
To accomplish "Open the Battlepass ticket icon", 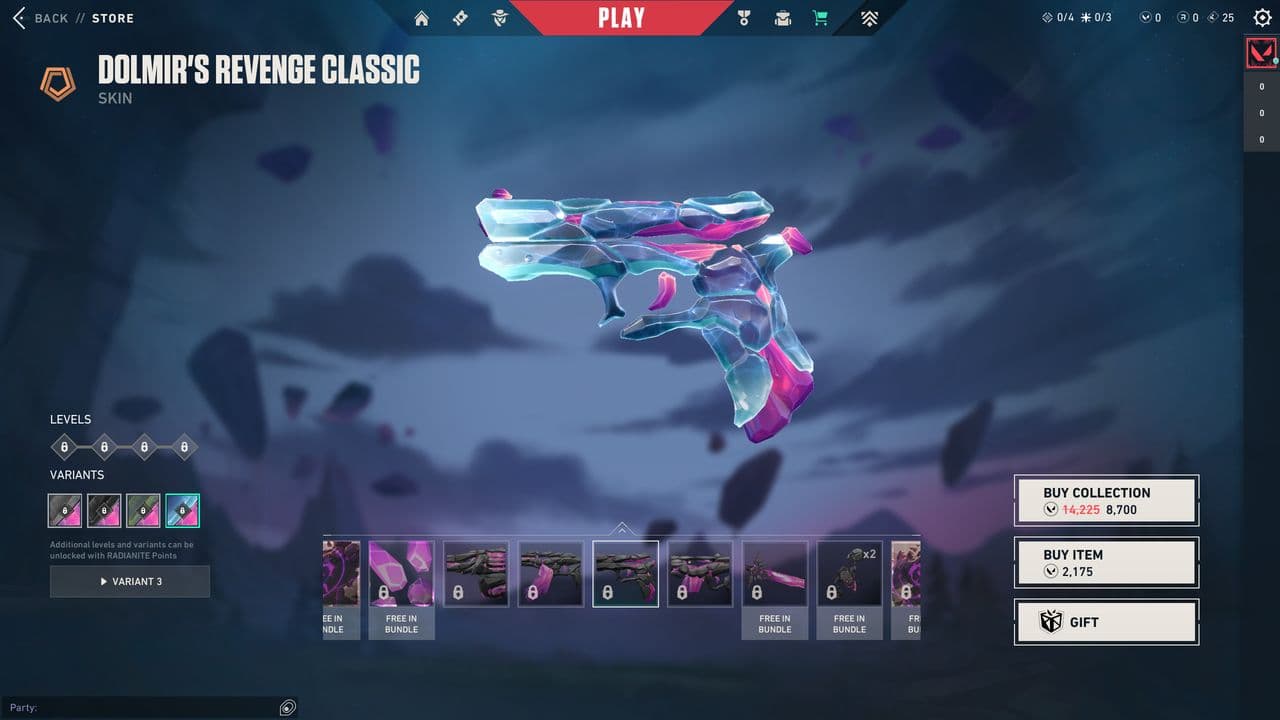I will 460,18.
